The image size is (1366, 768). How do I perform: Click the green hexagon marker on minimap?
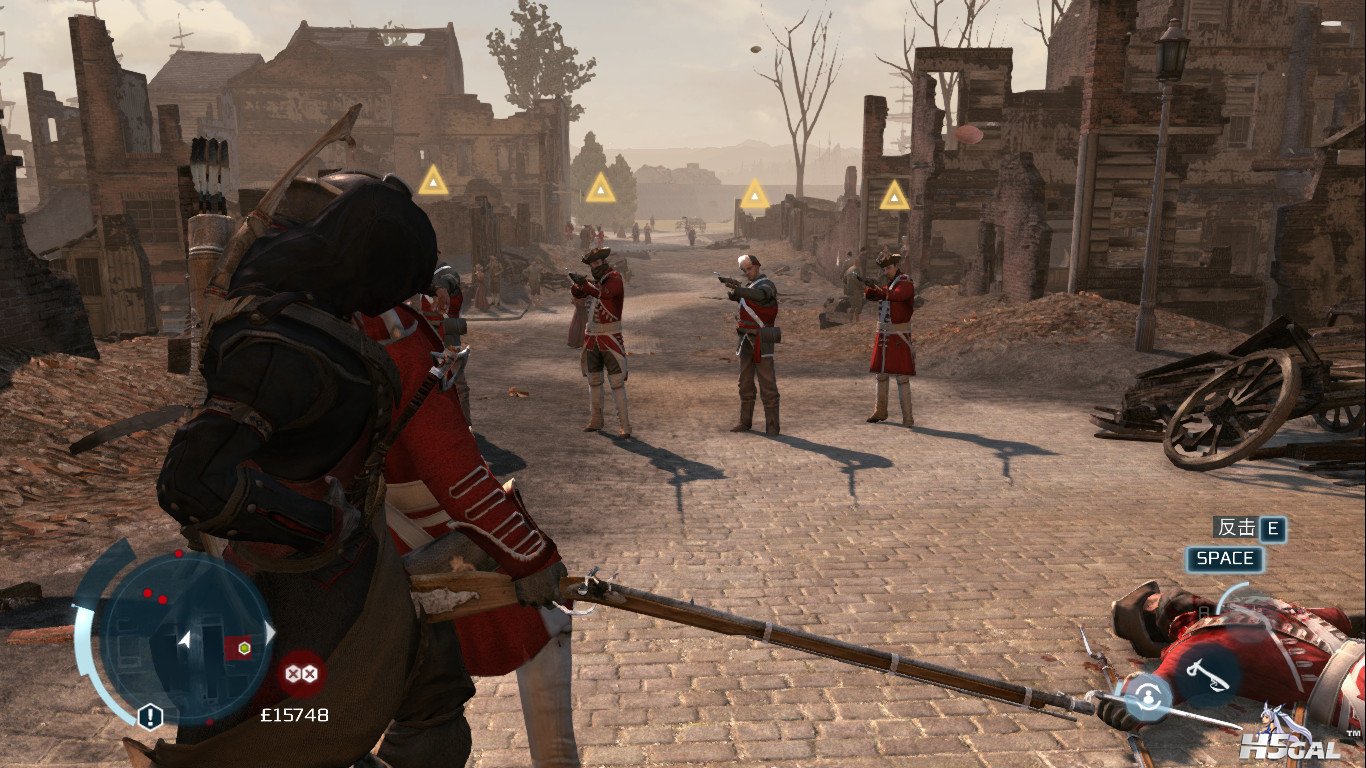click(x=242, y=647)
